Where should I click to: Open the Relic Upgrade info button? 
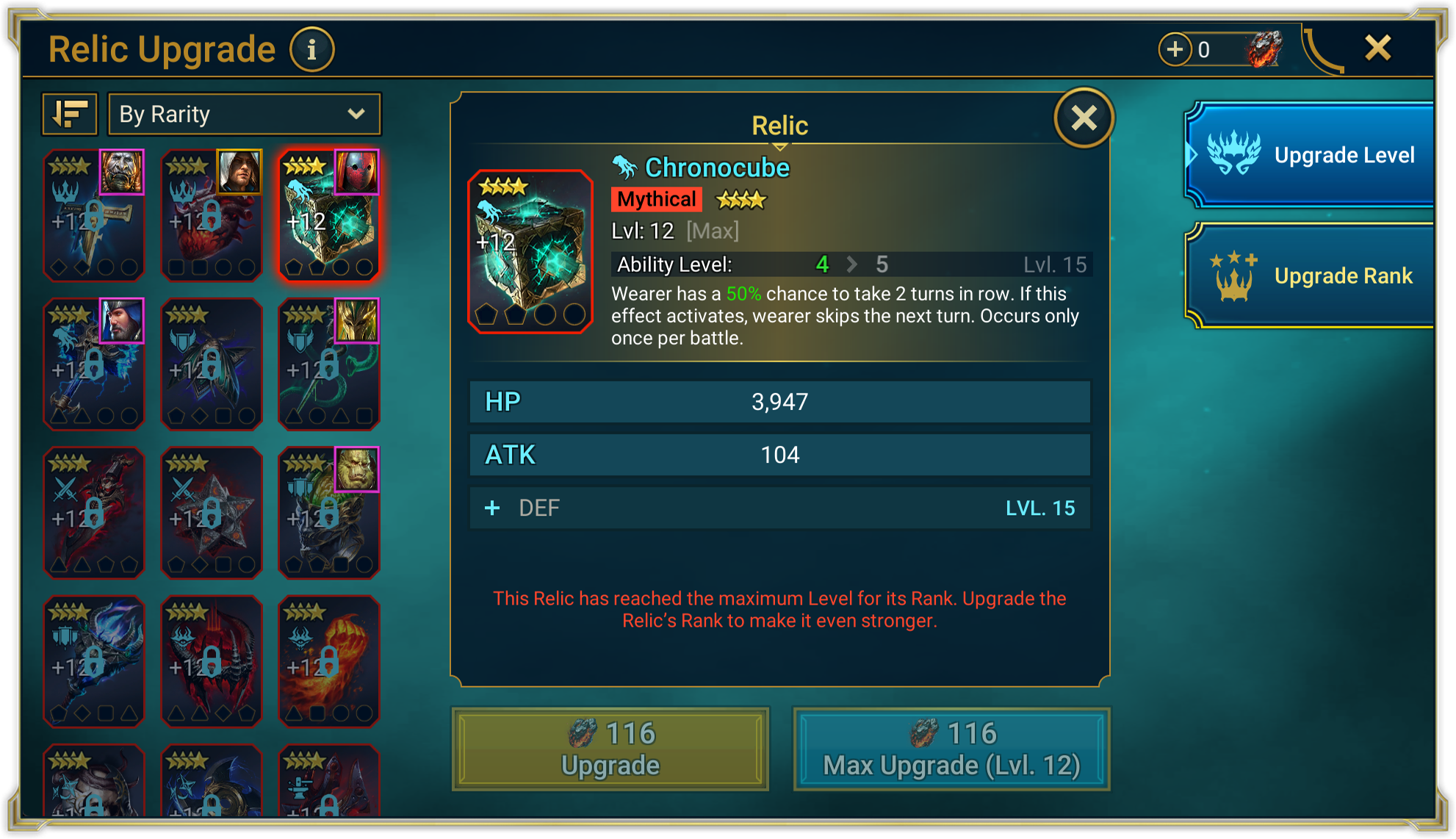pos(311,50)
